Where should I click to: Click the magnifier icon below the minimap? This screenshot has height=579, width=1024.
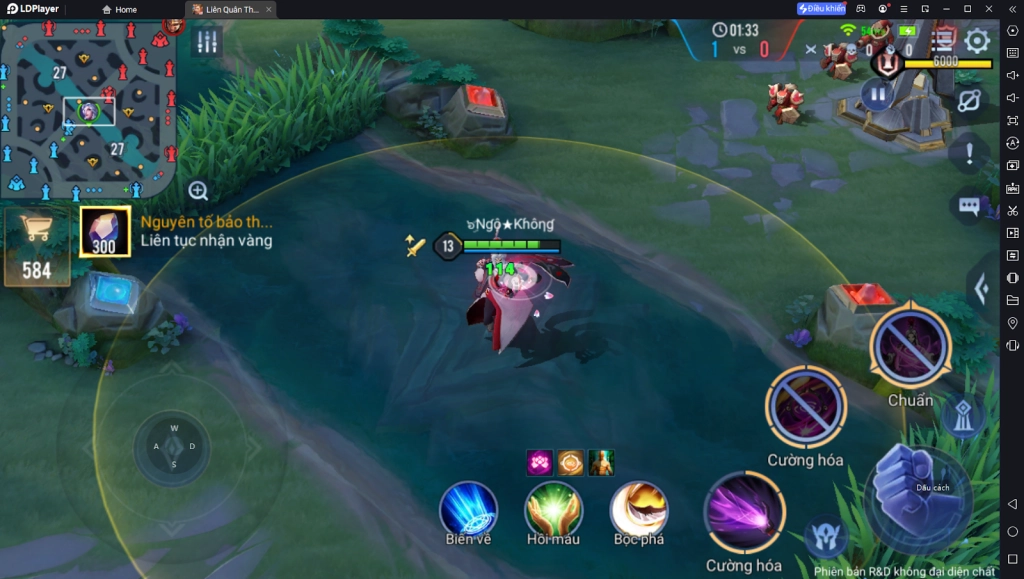[x=198, y=191]
